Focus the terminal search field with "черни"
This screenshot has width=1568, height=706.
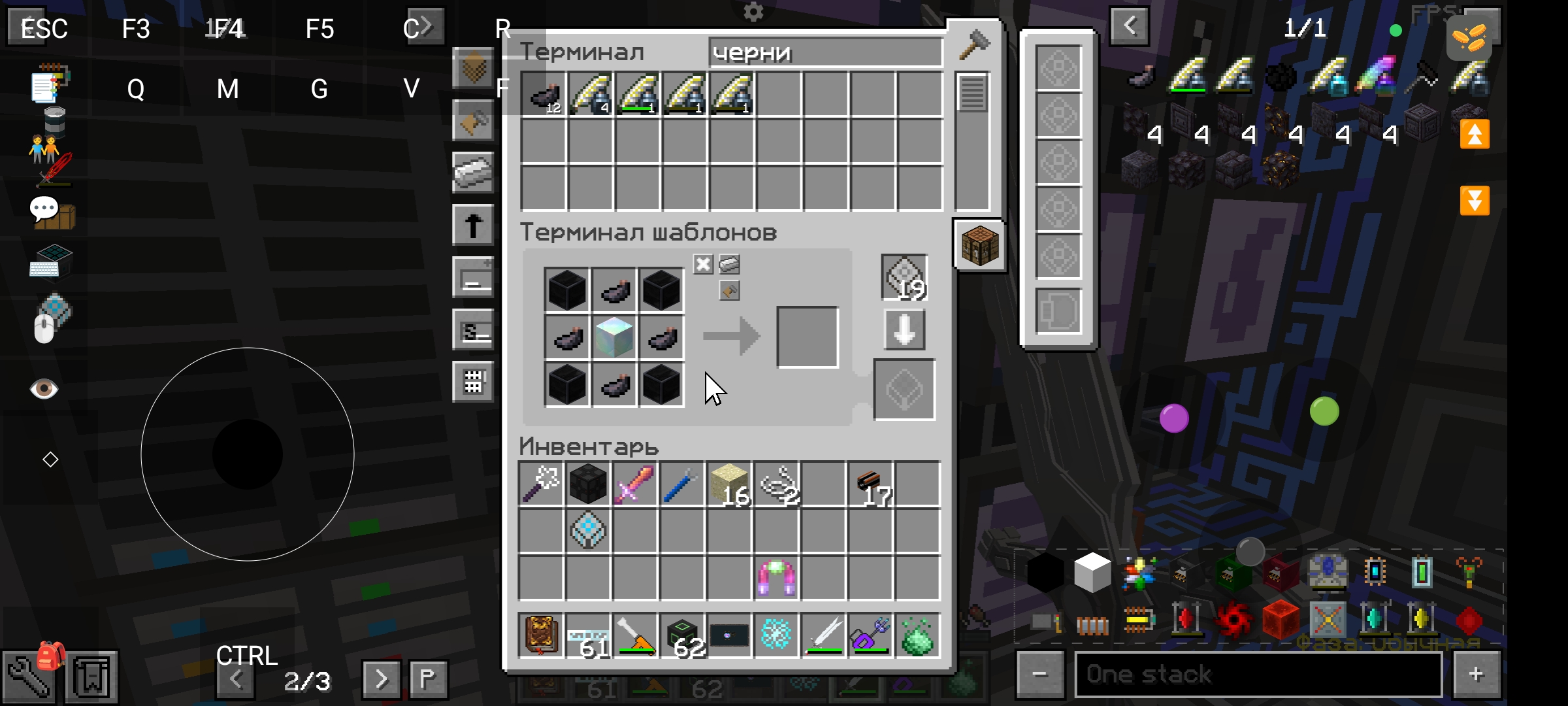(825, 52)
